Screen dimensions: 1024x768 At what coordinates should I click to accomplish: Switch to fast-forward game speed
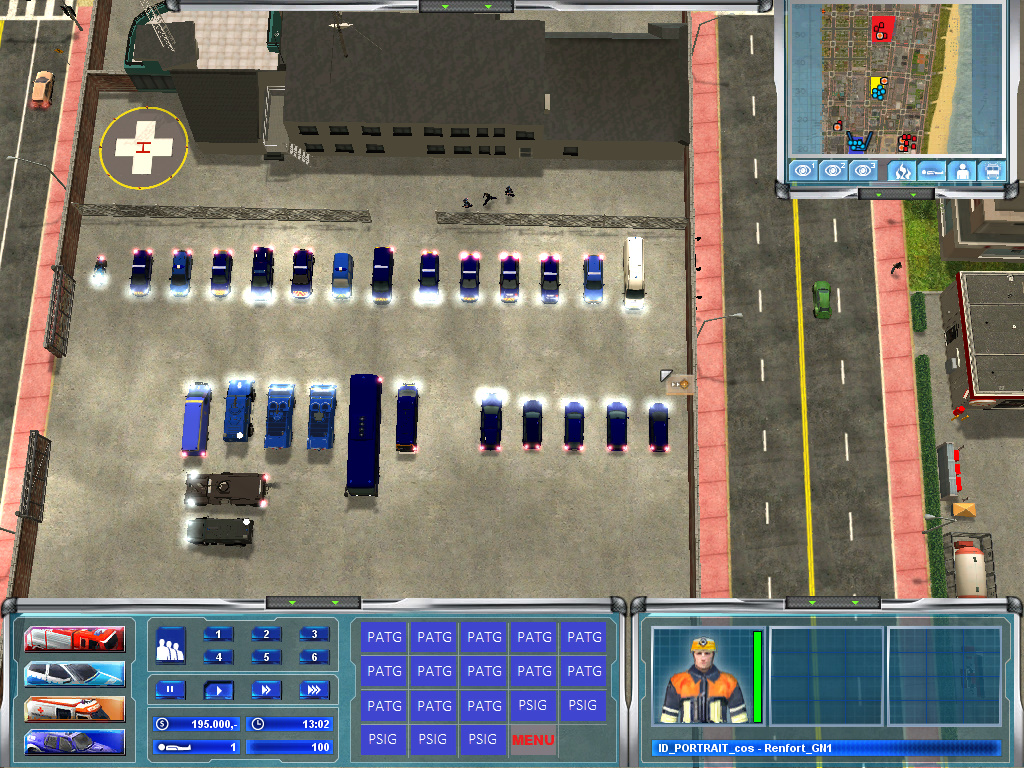pyautogui.click(x=266, y=689)
